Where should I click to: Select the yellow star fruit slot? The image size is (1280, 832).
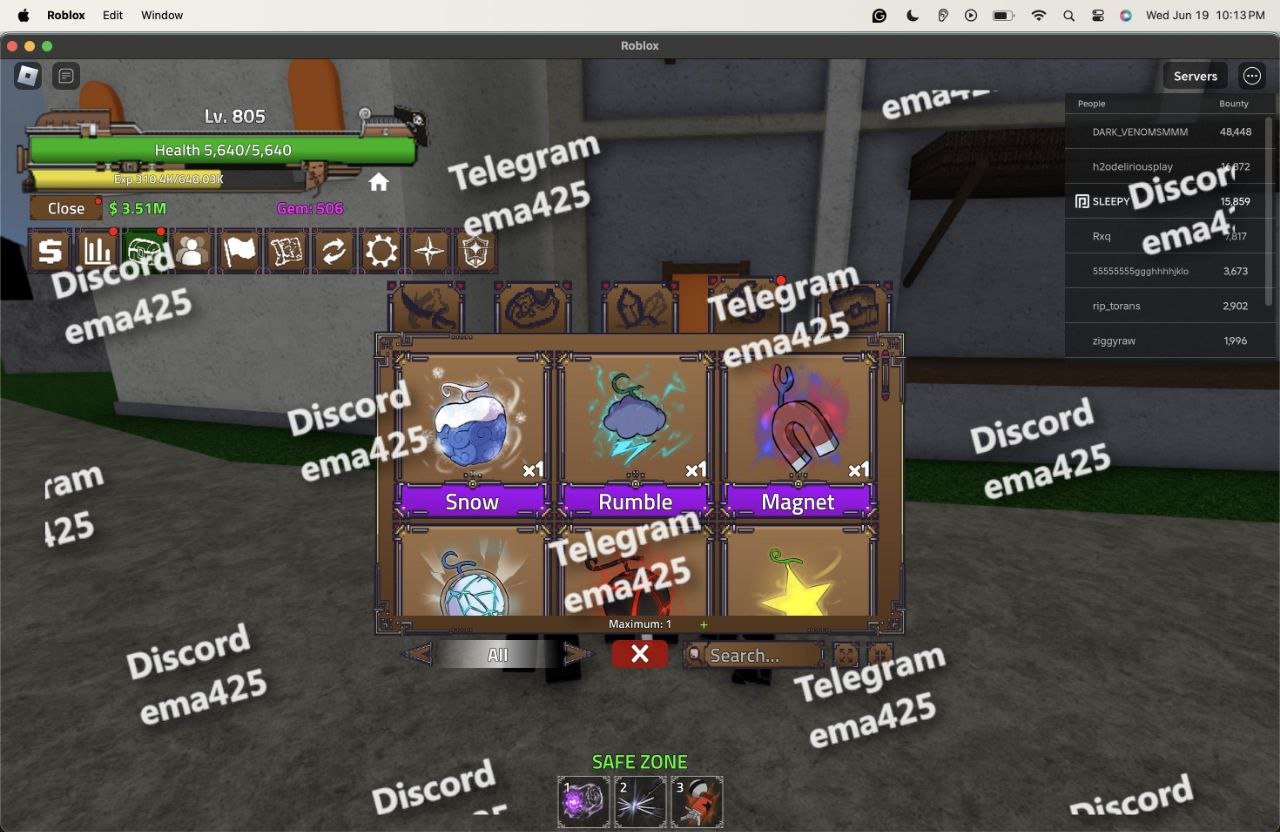[x=797, y=575]
